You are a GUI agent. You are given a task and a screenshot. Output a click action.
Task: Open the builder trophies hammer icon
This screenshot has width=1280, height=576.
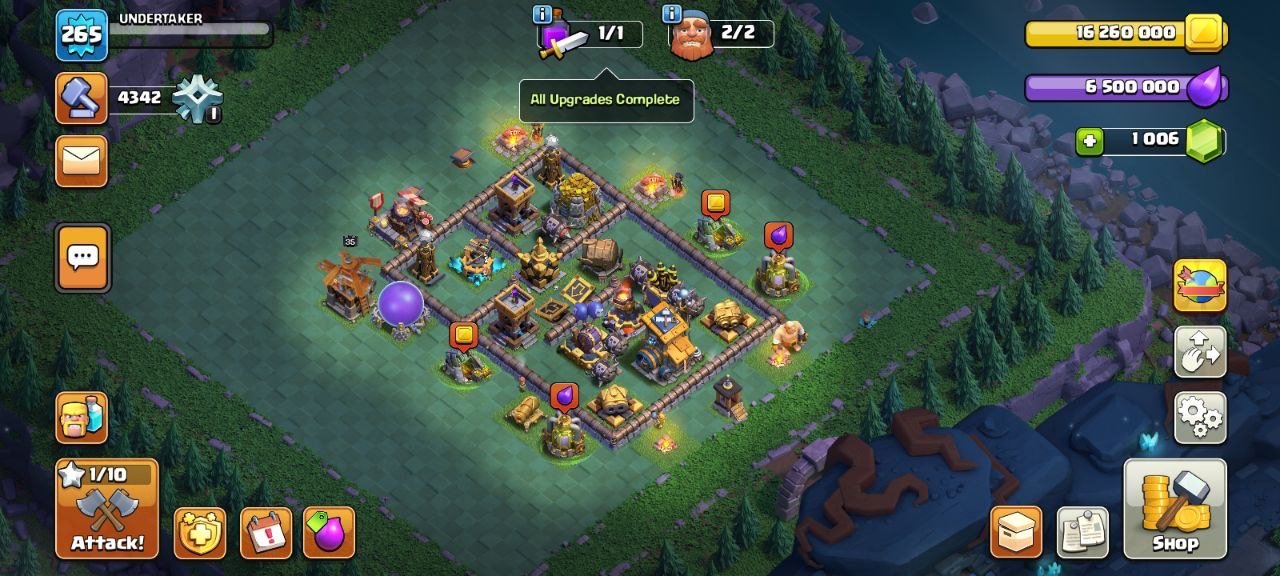(x=81, y=98)
